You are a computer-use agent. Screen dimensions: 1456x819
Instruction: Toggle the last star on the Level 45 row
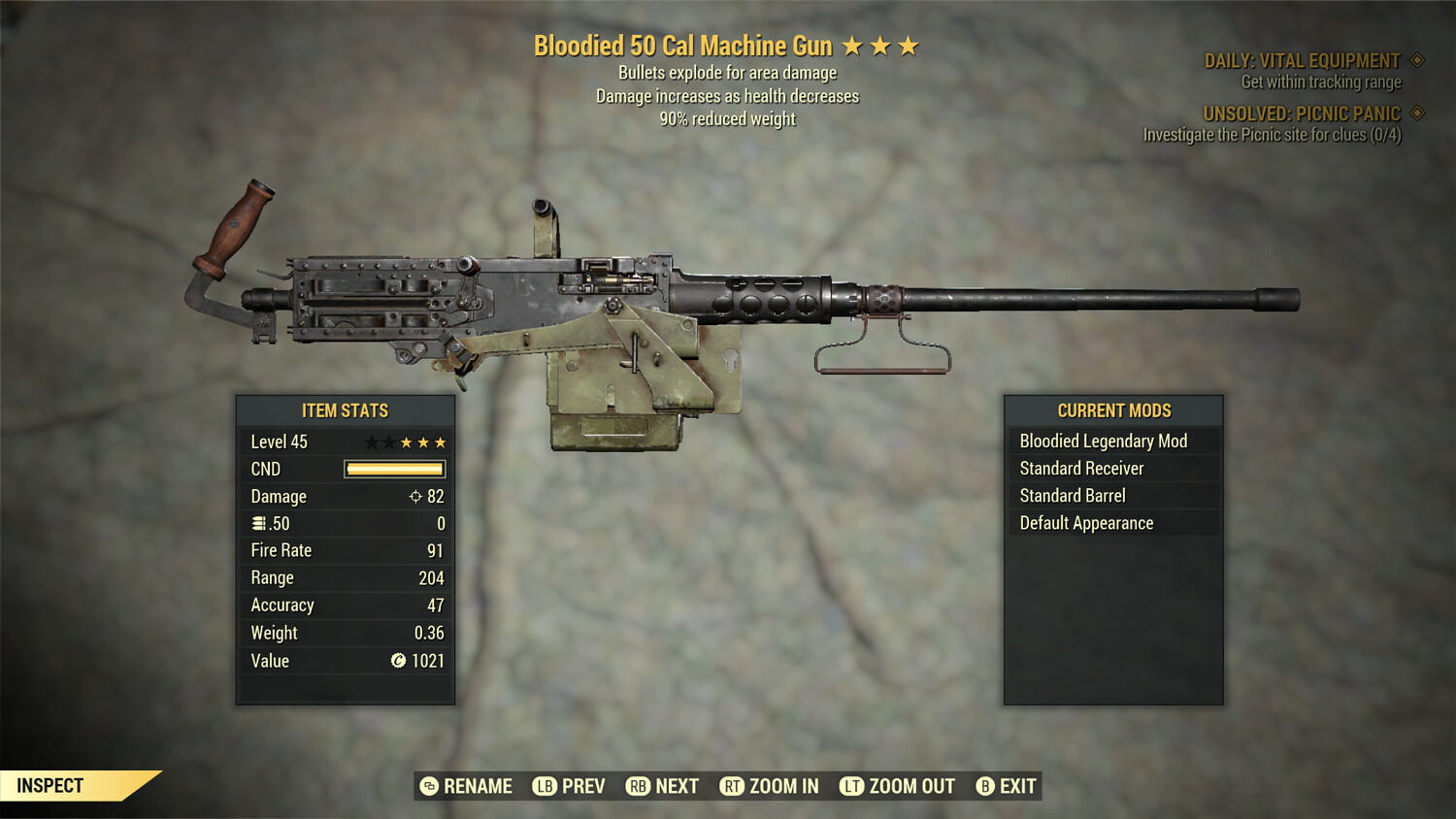click(x=444, y=441)
